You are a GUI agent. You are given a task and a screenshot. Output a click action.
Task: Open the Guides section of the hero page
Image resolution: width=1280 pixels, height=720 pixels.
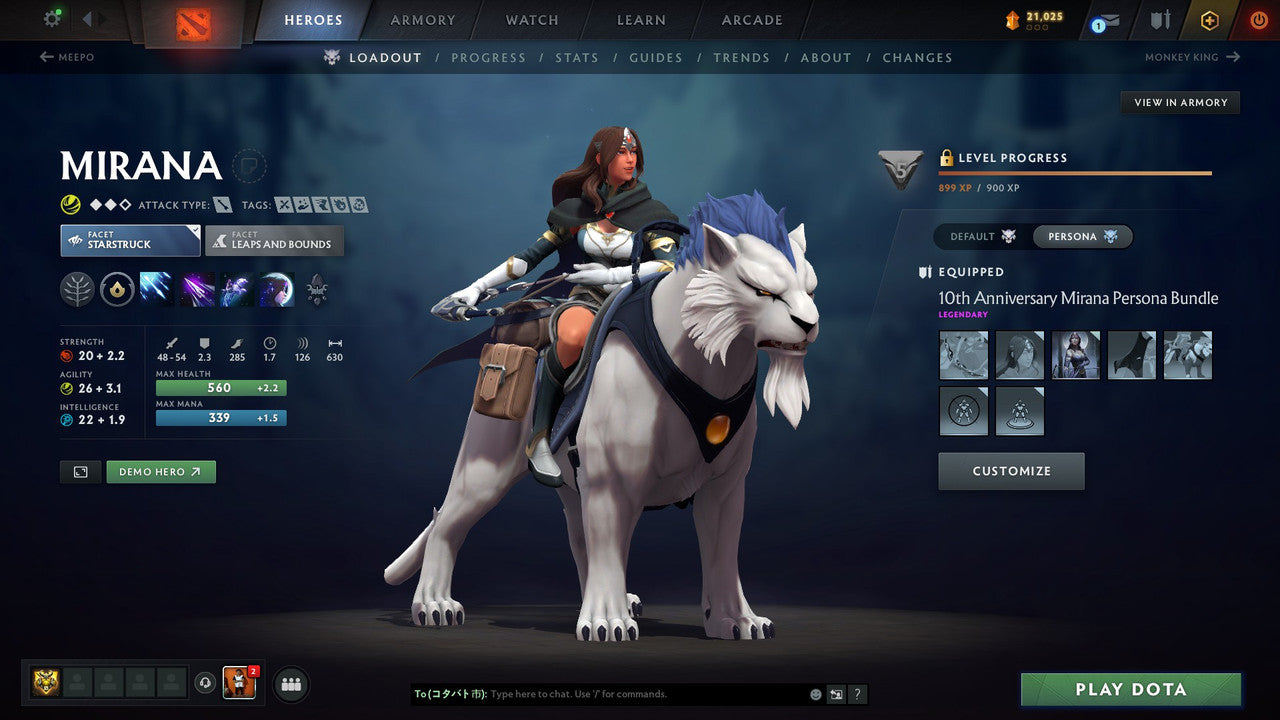click(655, 57)
